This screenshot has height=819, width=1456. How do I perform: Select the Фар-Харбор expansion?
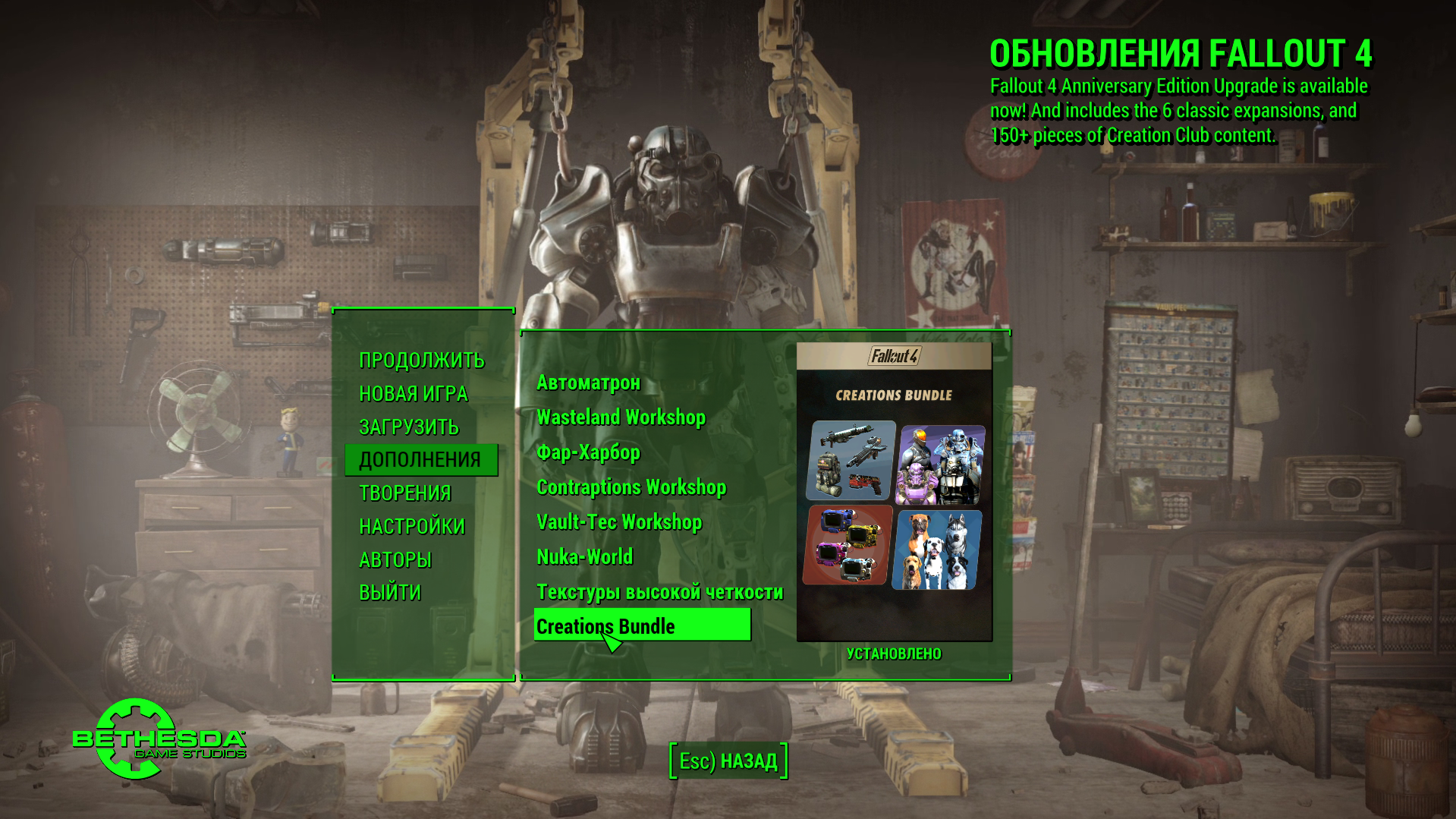pos(588,452)
